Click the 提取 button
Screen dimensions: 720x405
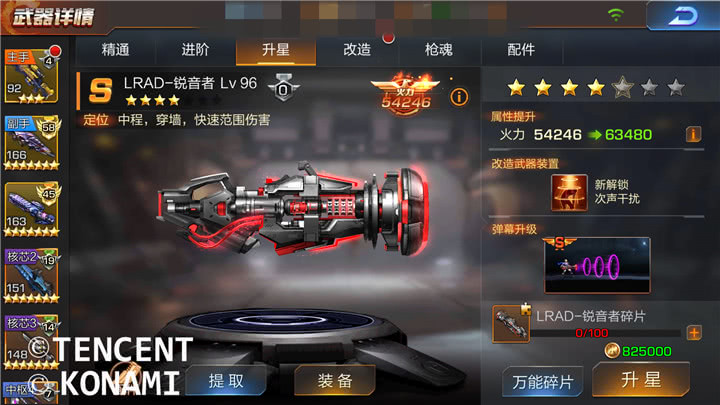pyautogui.click(x=226, y=380)
